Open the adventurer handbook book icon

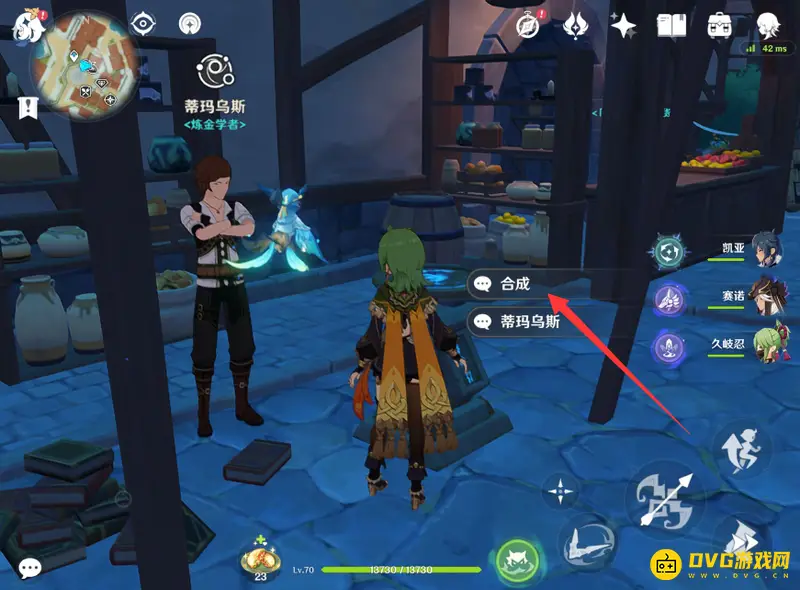coord(671,25)
